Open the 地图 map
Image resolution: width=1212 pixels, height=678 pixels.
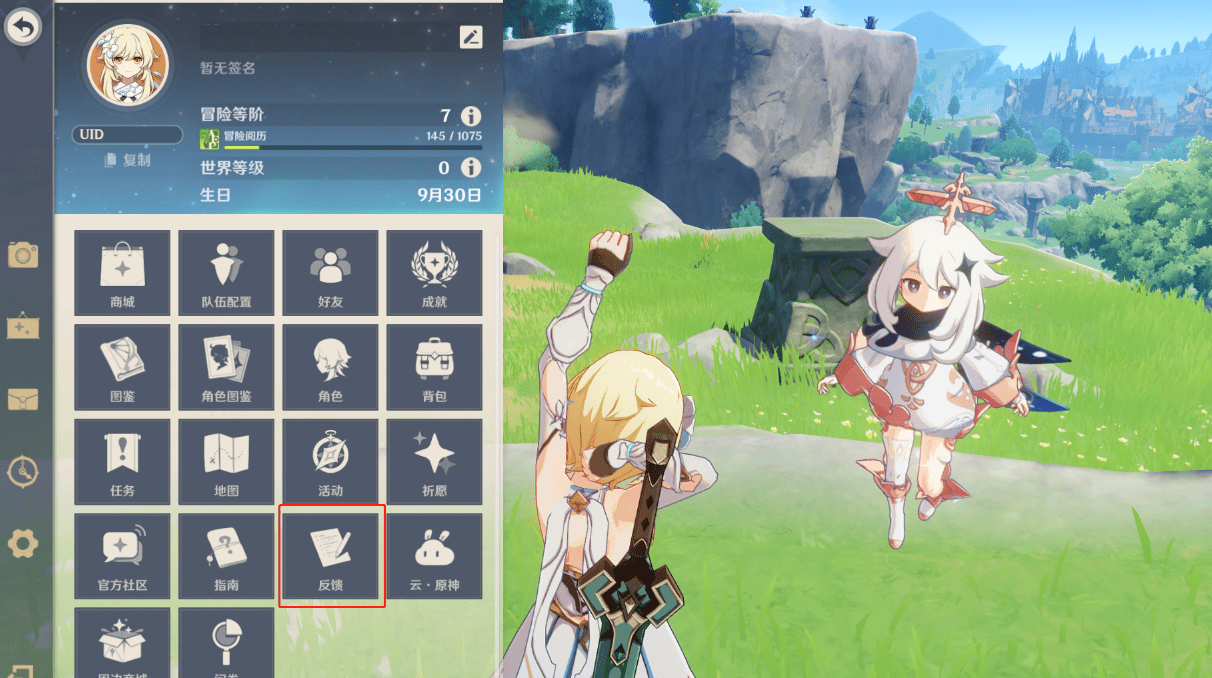coord(226,462)
